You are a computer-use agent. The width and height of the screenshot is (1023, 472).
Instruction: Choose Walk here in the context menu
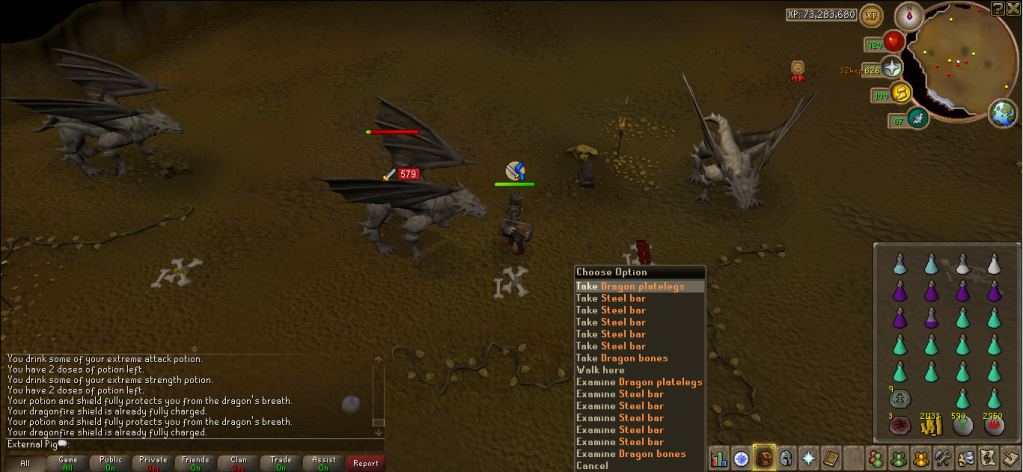pyautogui.click(x=600, y=370)
